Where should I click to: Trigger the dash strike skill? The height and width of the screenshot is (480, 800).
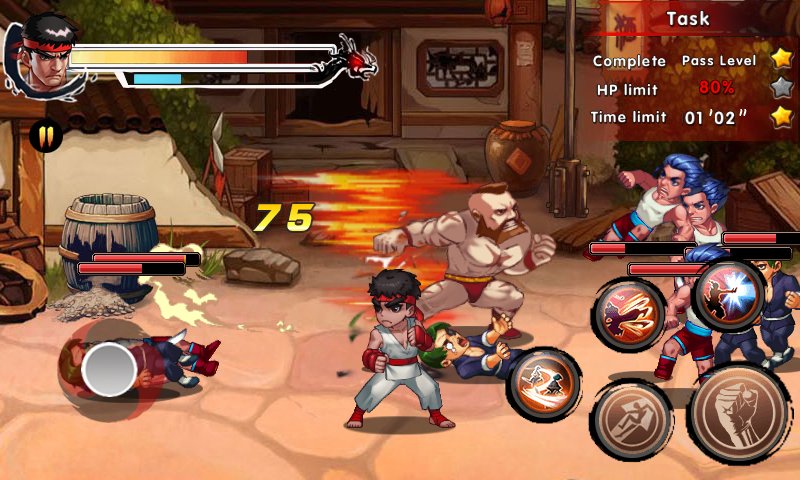544,384
